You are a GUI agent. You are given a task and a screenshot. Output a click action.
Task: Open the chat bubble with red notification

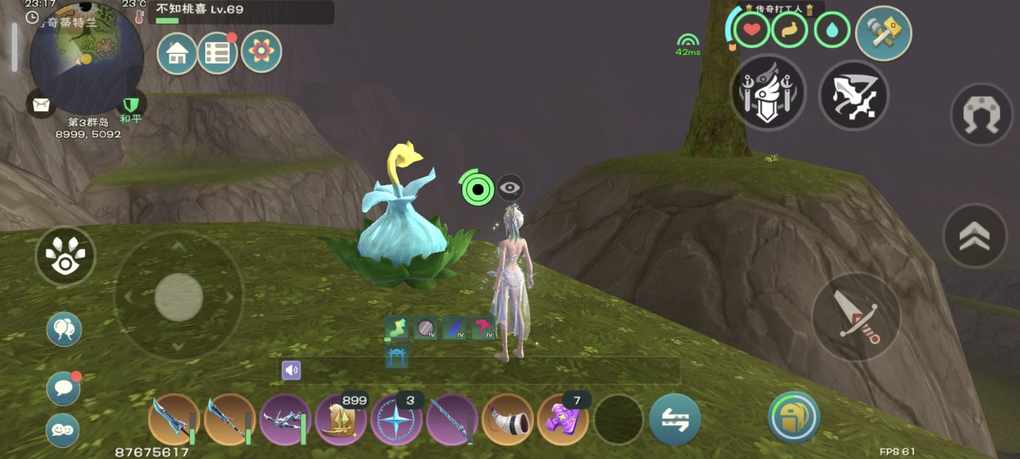click(64, 386)
